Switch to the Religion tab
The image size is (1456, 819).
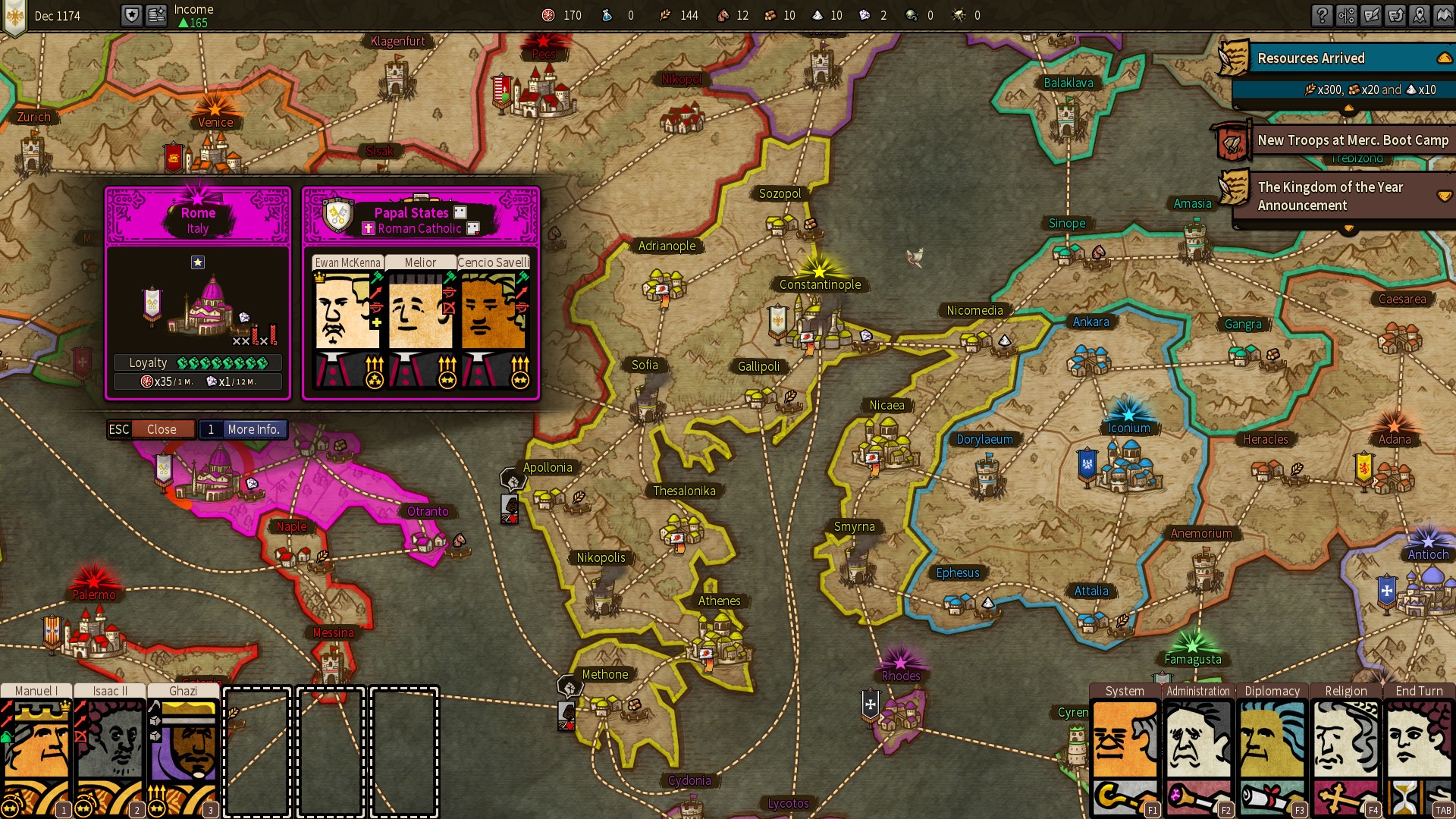pos(1346,691)
